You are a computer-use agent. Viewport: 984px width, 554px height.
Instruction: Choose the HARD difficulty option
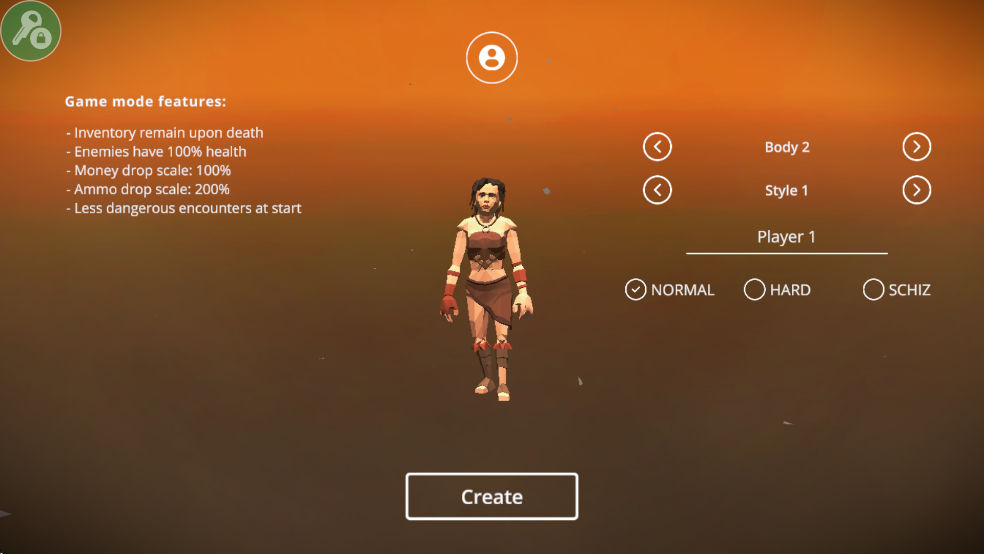[x=755, y=290]
